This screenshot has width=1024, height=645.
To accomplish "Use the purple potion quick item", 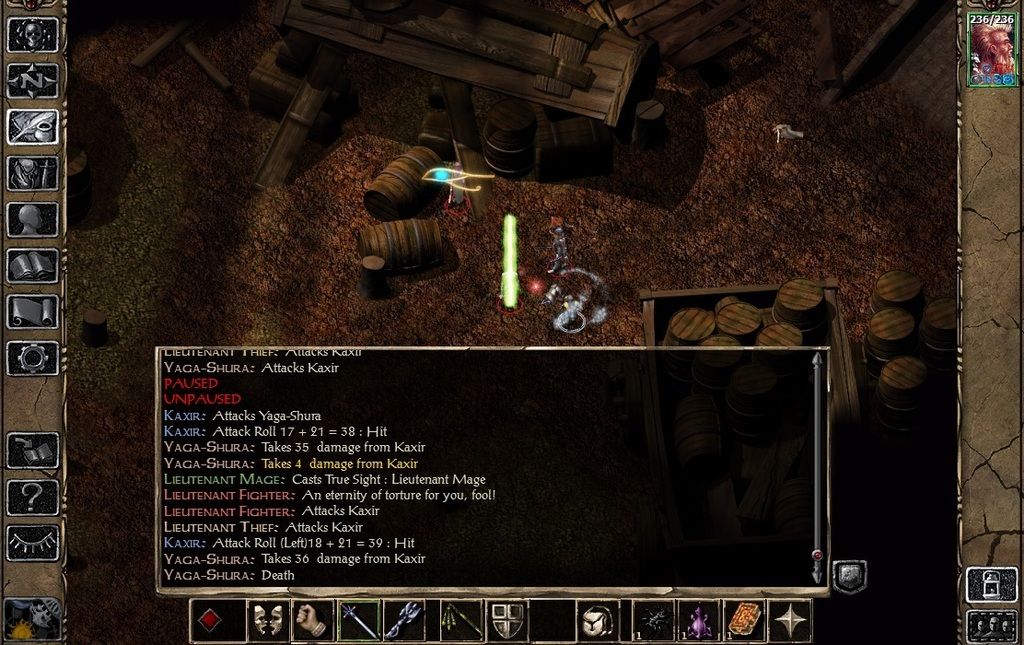I will pos(699,621).
